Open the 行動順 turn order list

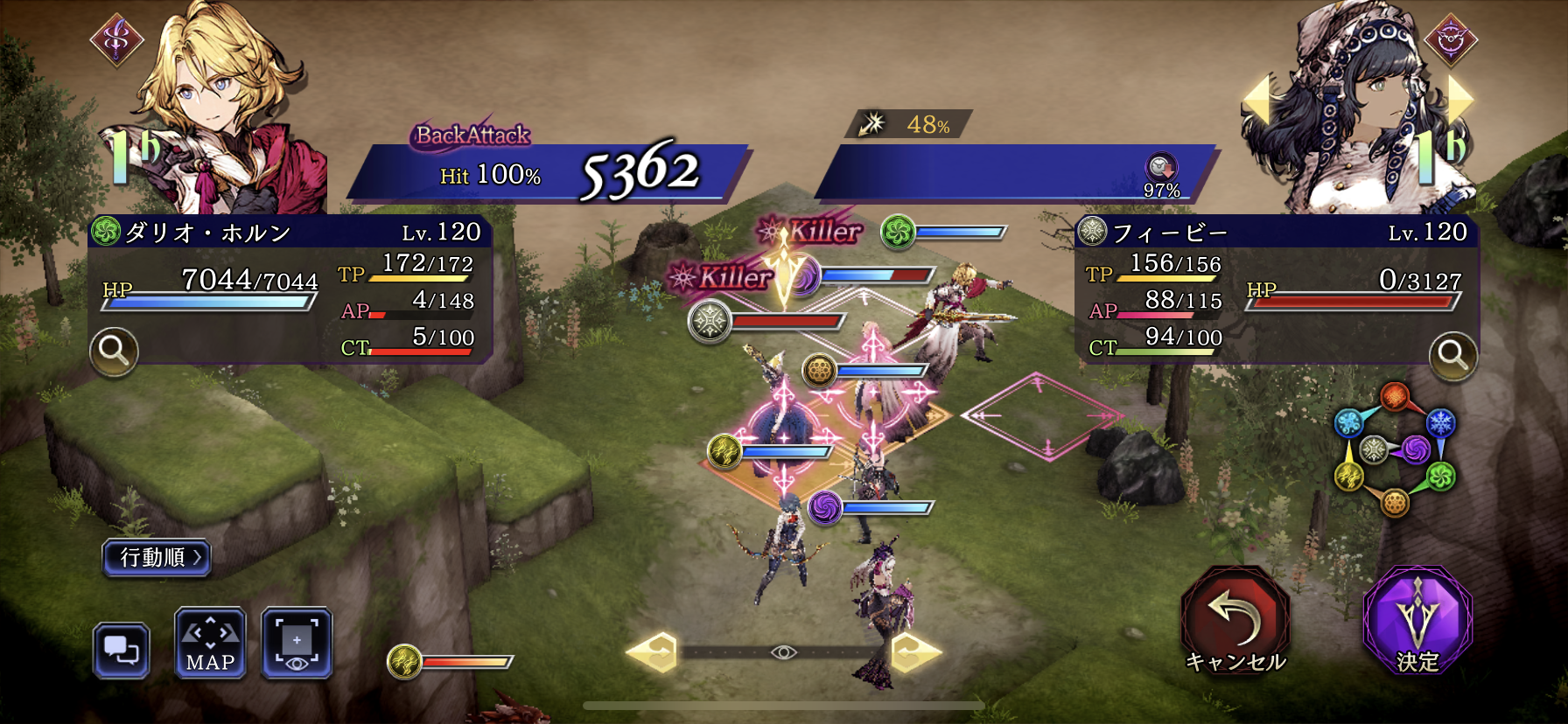click(x=157, y=557)
